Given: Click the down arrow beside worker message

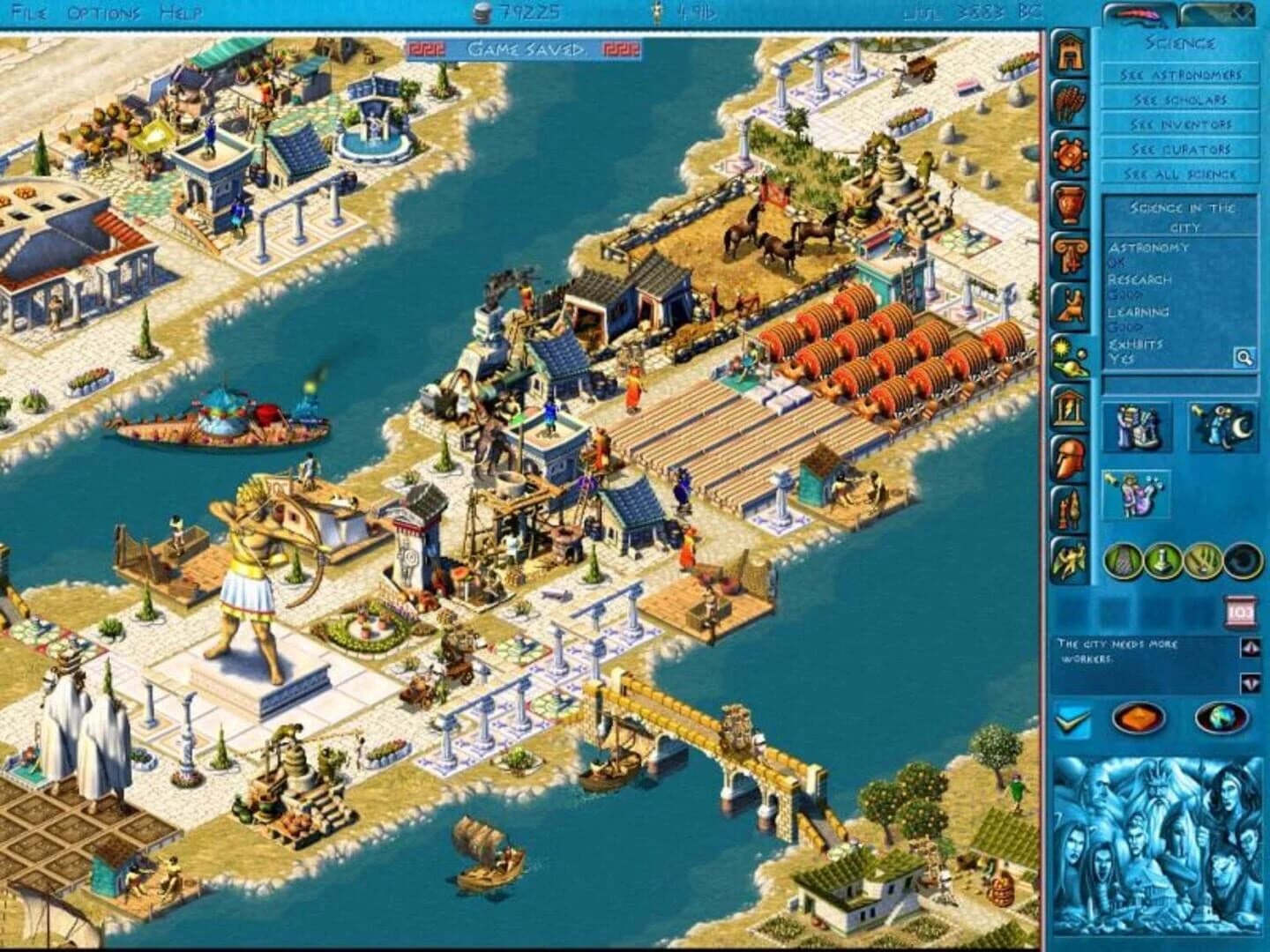Looking at the screenshot, I should 1249,681.
